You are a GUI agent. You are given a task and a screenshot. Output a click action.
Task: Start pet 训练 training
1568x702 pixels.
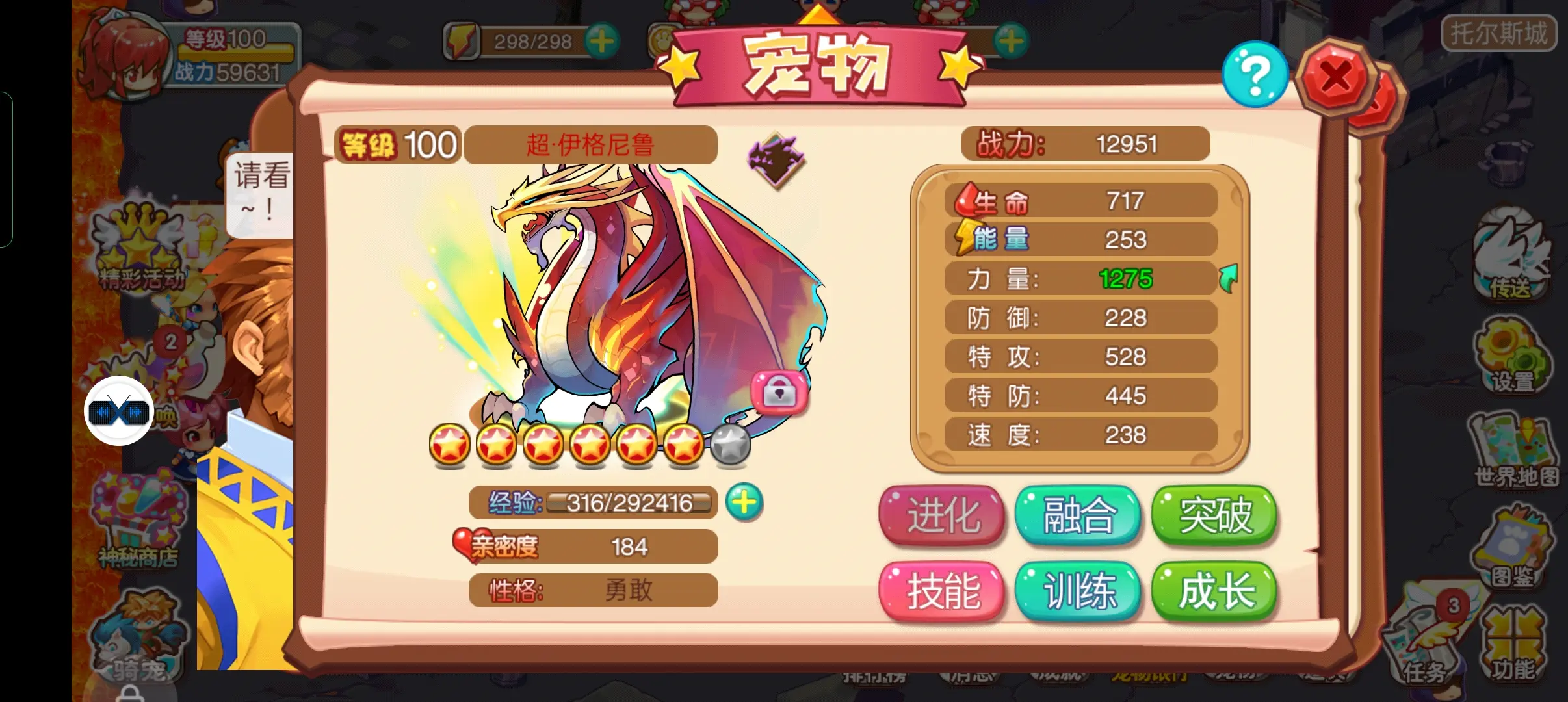(x=1078, y=591)
